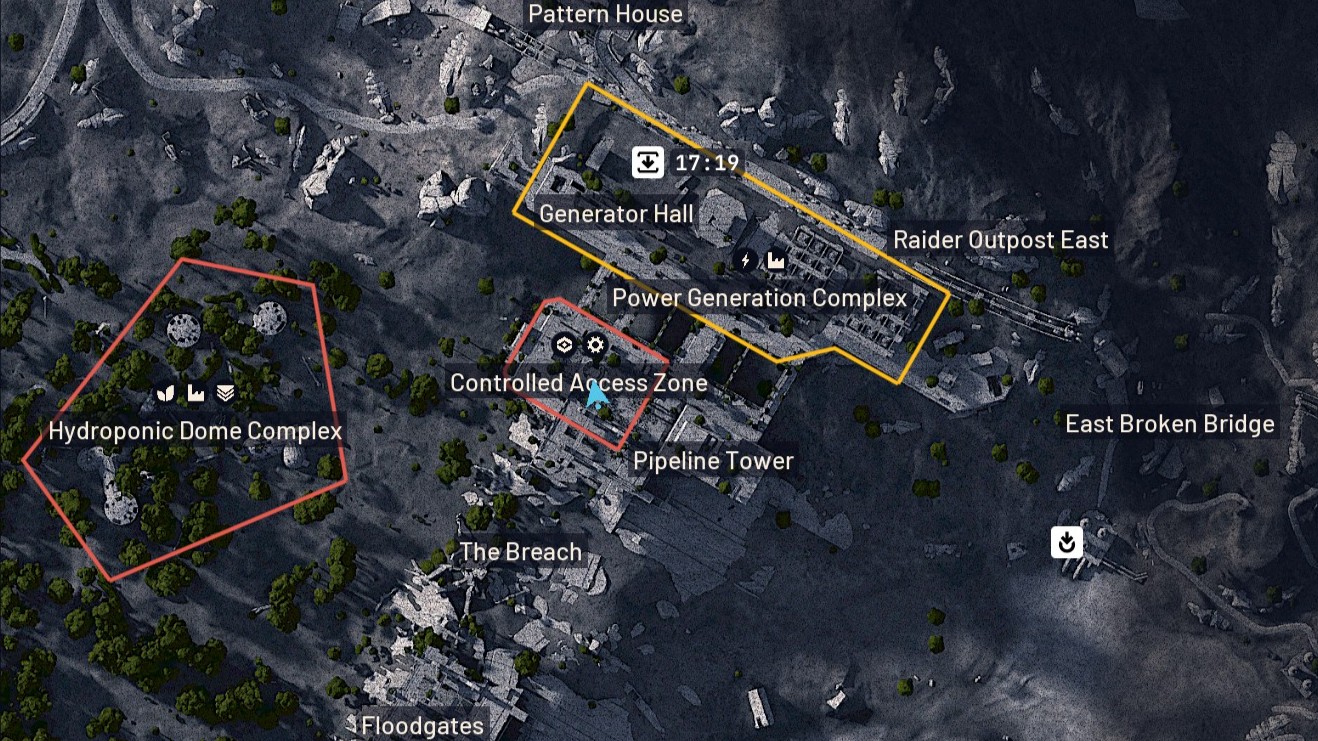
Task: Select the factory icon at Hydroponic Dome Complex
Action: 195,393
